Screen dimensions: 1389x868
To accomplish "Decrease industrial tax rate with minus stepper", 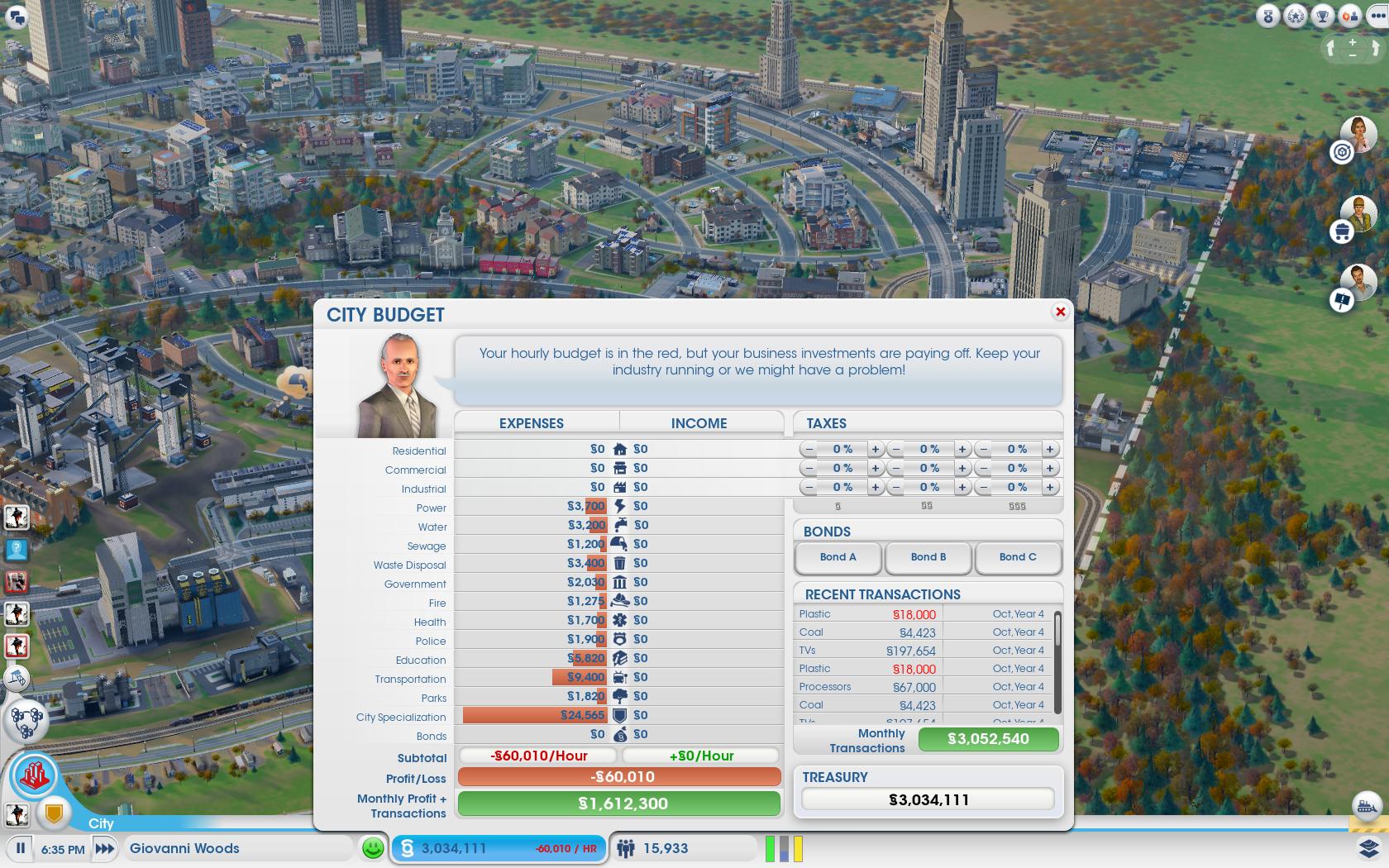I will 809,487.
